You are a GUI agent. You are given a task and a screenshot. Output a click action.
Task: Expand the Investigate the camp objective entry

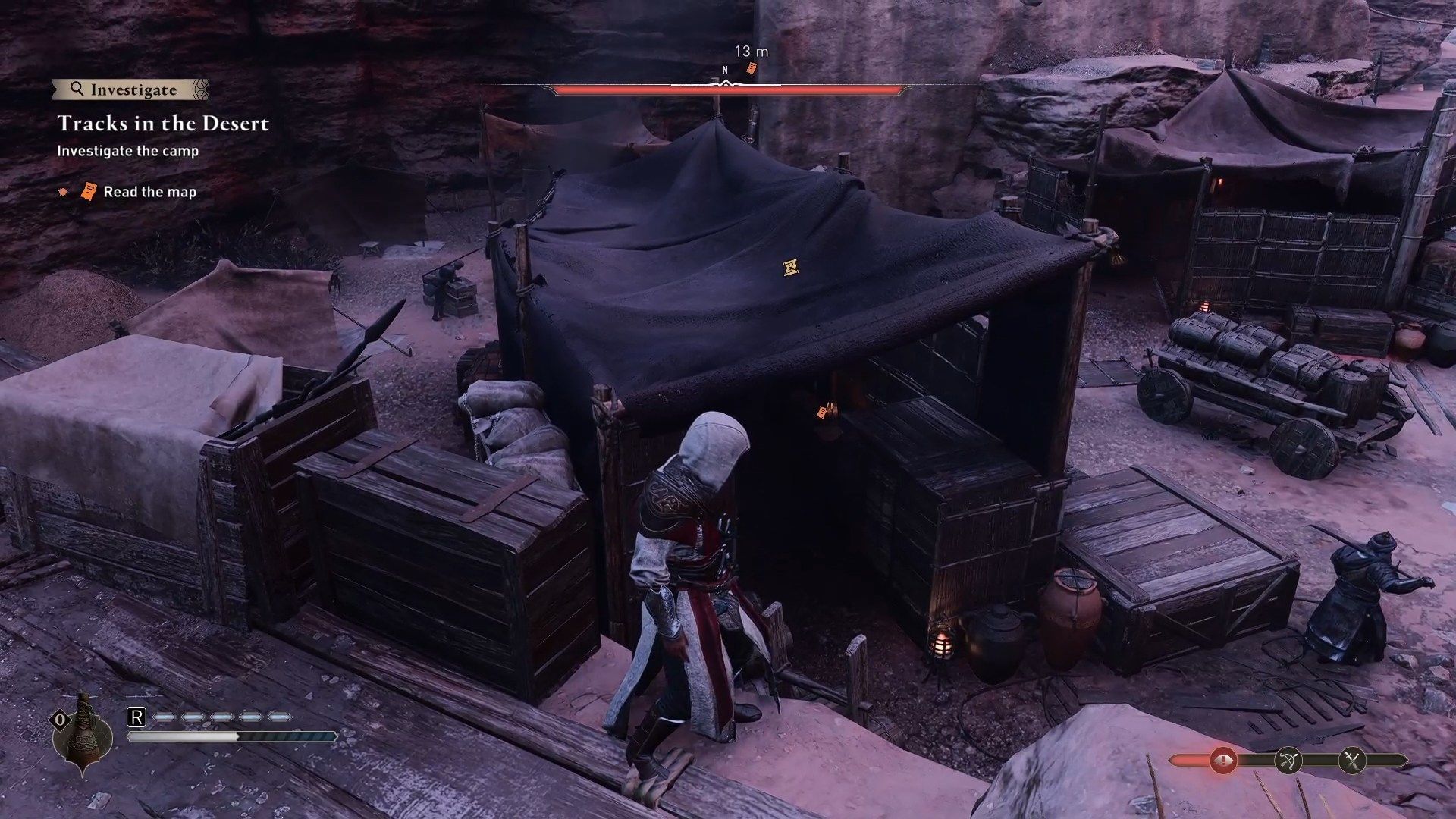127,150
